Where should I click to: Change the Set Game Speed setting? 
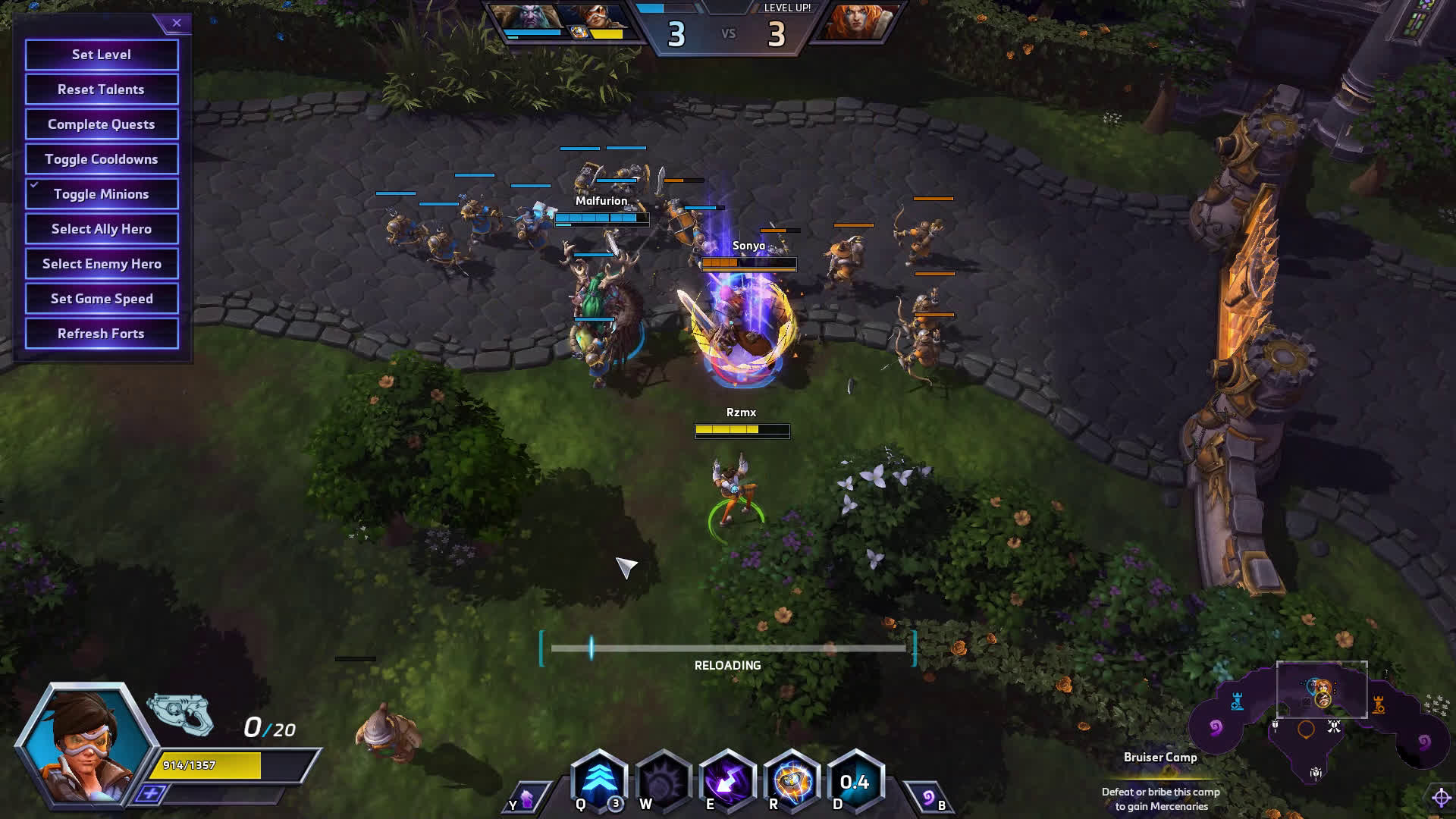click(102, 299)
